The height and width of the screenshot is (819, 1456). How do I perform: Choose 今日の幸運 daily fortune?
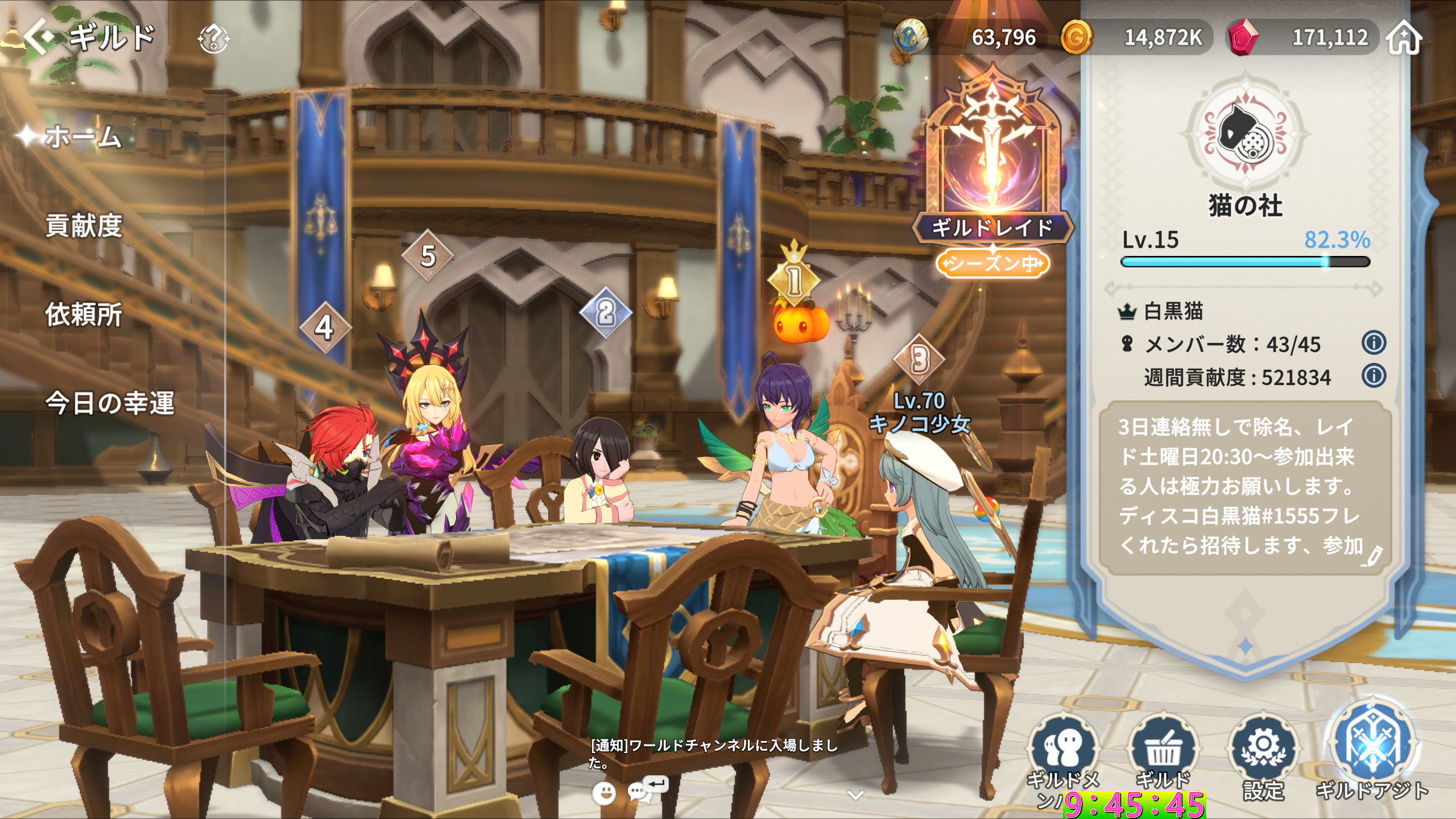click(x=110, y=403)
